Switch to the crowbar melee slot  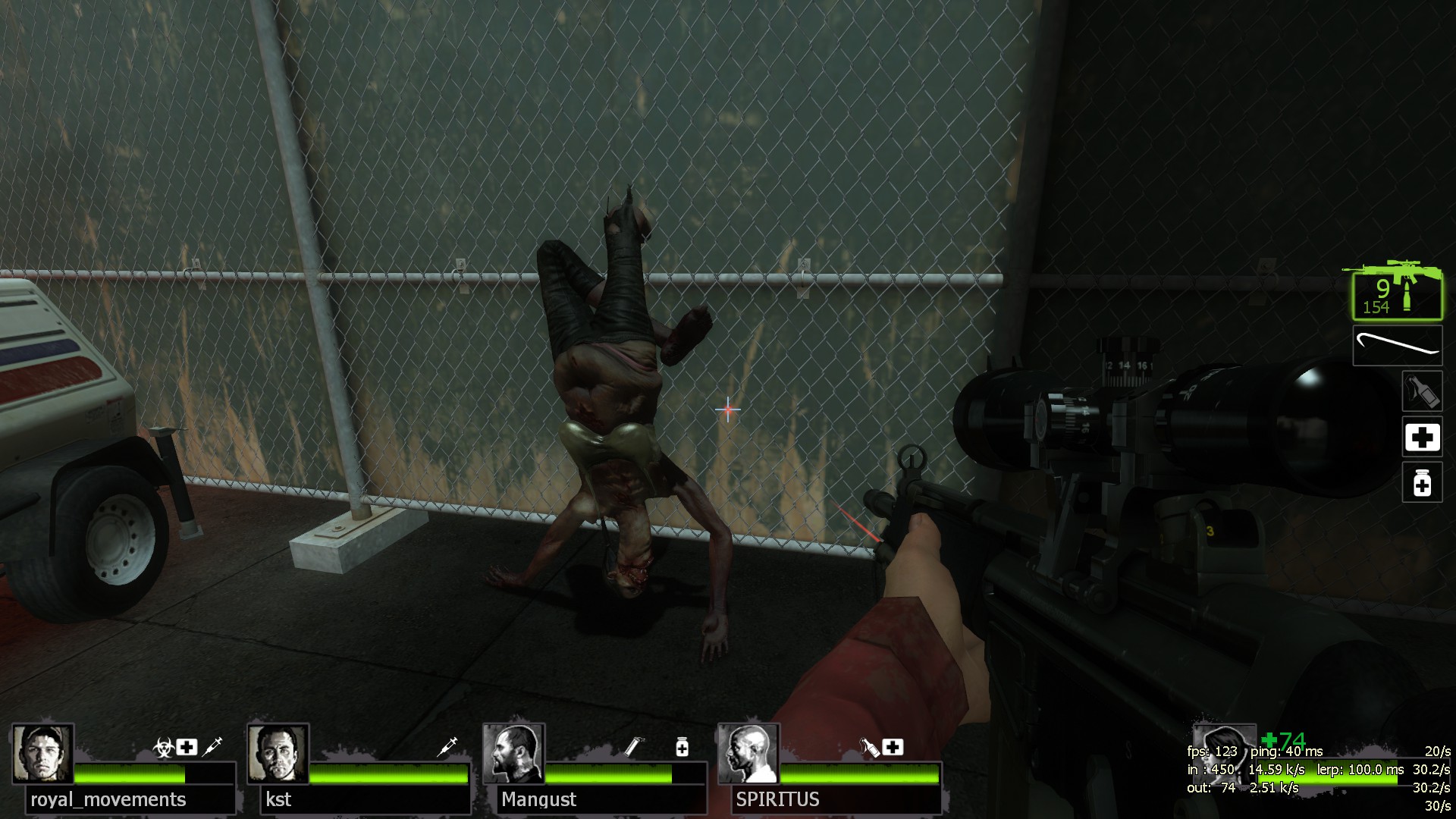click(x=1397, y=346)
